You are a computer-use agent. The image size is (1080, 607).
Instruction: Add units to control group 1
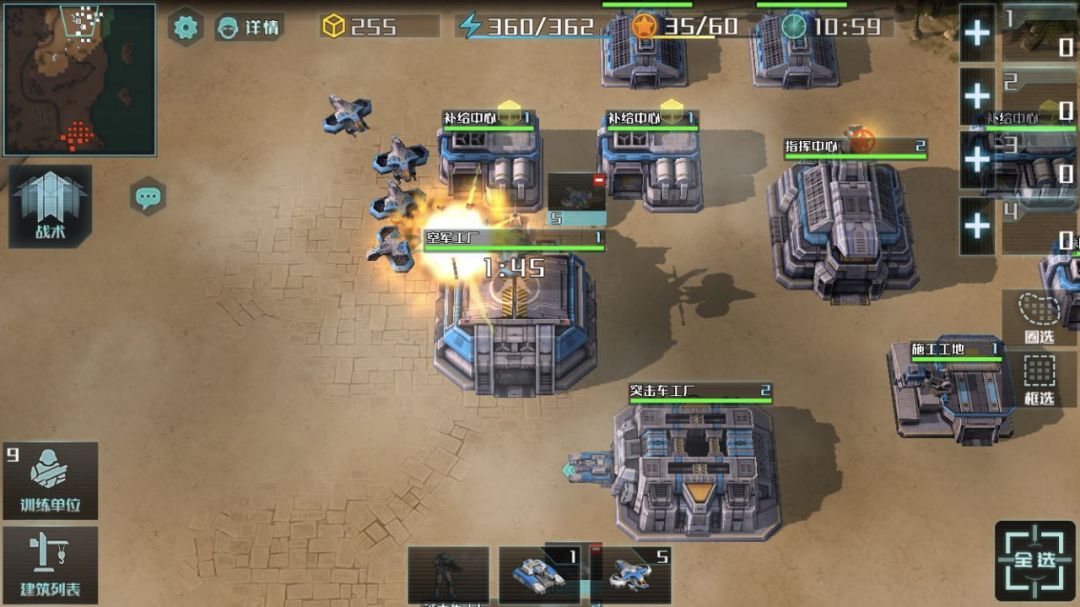[977, 33]
